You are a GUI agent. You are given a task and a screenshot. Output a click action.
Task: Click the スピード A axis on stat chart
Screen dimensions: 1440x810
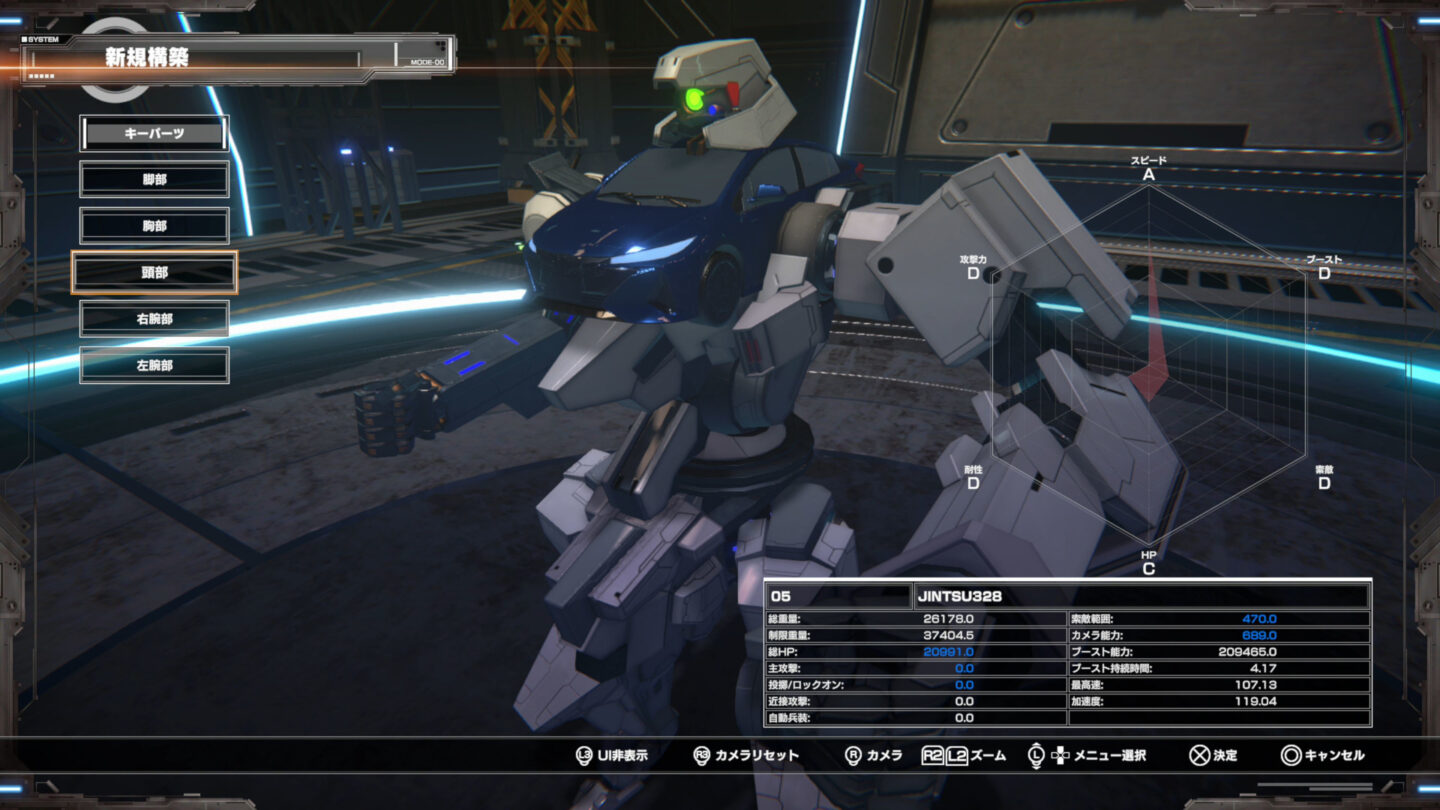pos(1147,166)
